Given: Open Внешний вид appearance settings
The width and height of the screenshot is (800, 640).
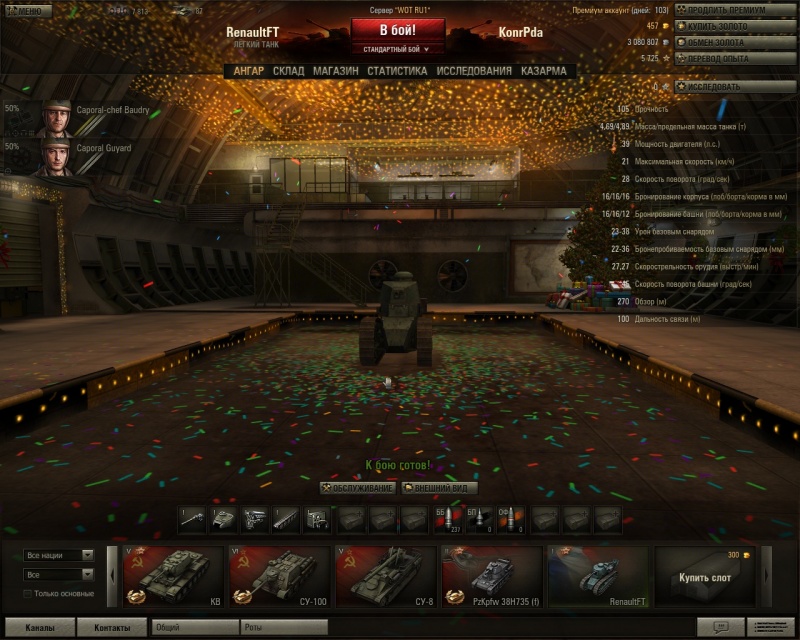Looking at the screenshot, I should pos(439,488).
